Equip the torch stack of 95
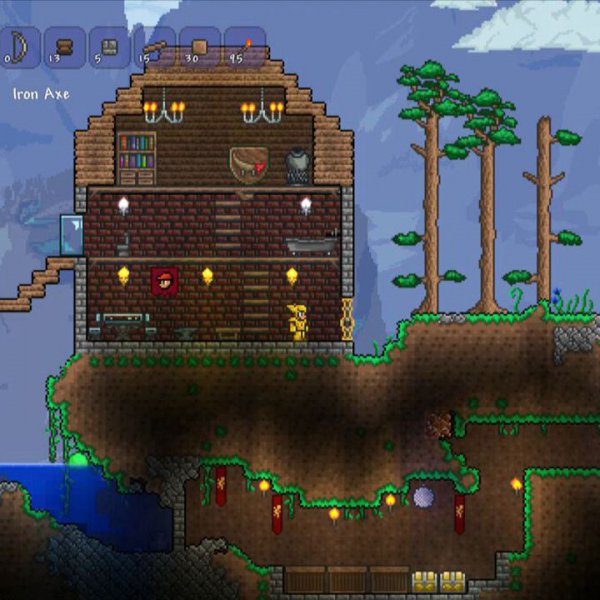Screen dimensions: 600x600 click(x=245, y=47)
